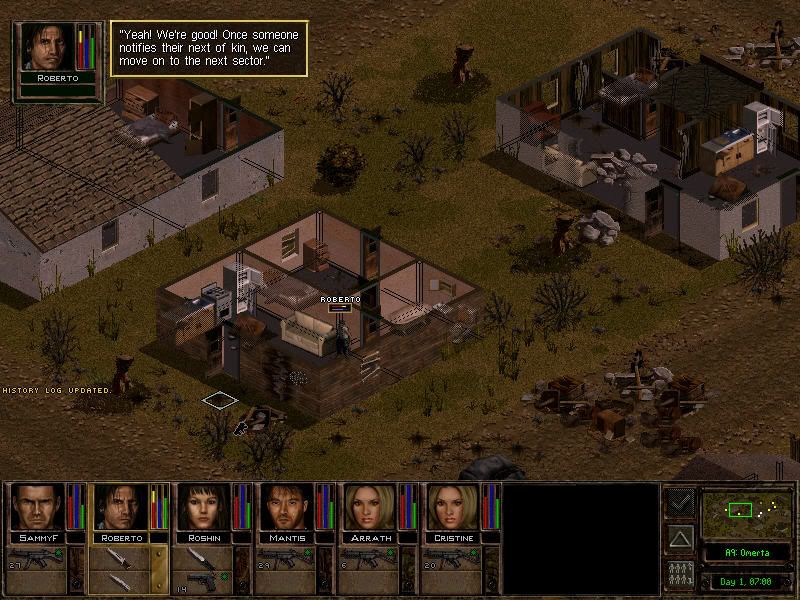This screenshot has width=800, height=600.
Task: Pick the merc Mantis by his portrait
Action: click(x=287, y=508)
